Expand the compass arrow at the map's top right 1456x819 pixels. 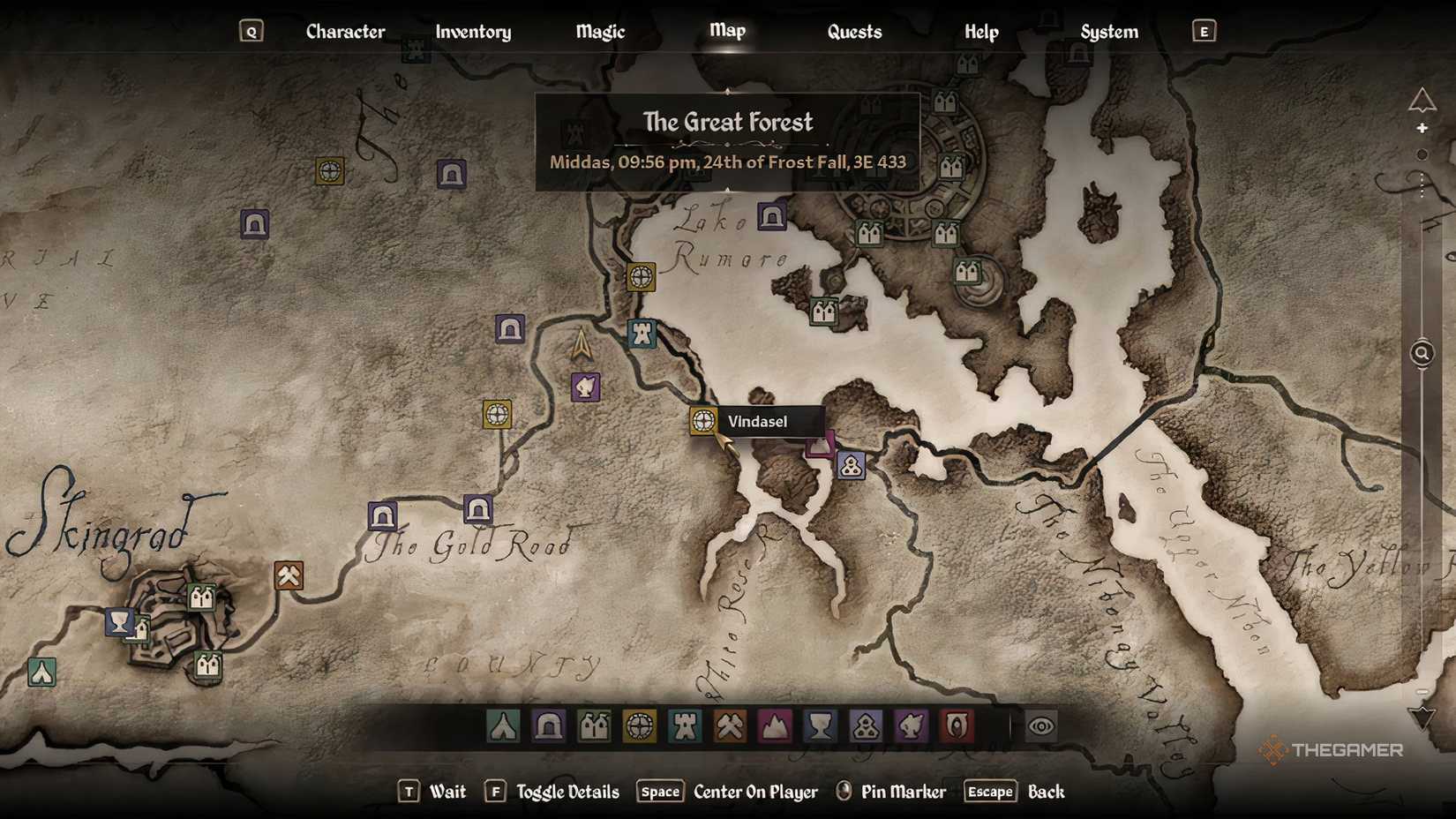pyautogui.click(x=1422, y=99)
